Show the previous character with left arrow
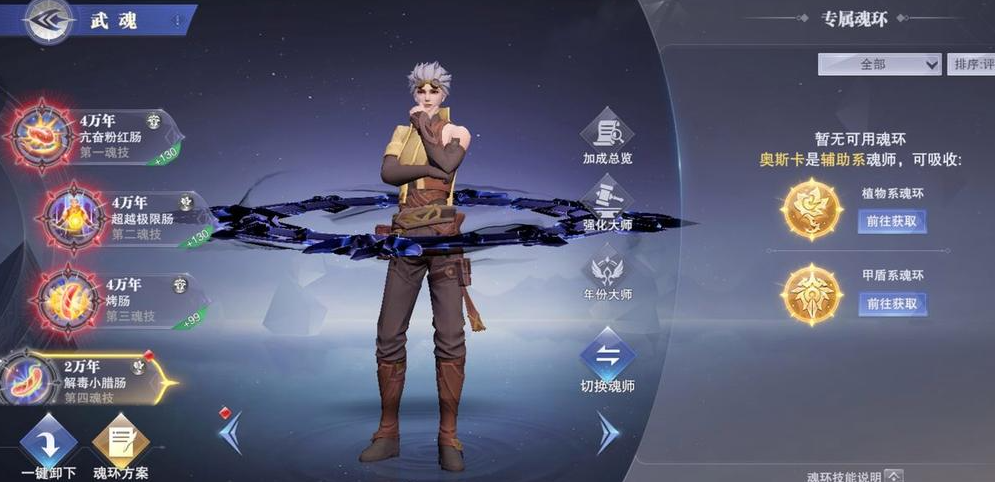The width and height of the screenshot is (995, 482). [x=229, y=431]
